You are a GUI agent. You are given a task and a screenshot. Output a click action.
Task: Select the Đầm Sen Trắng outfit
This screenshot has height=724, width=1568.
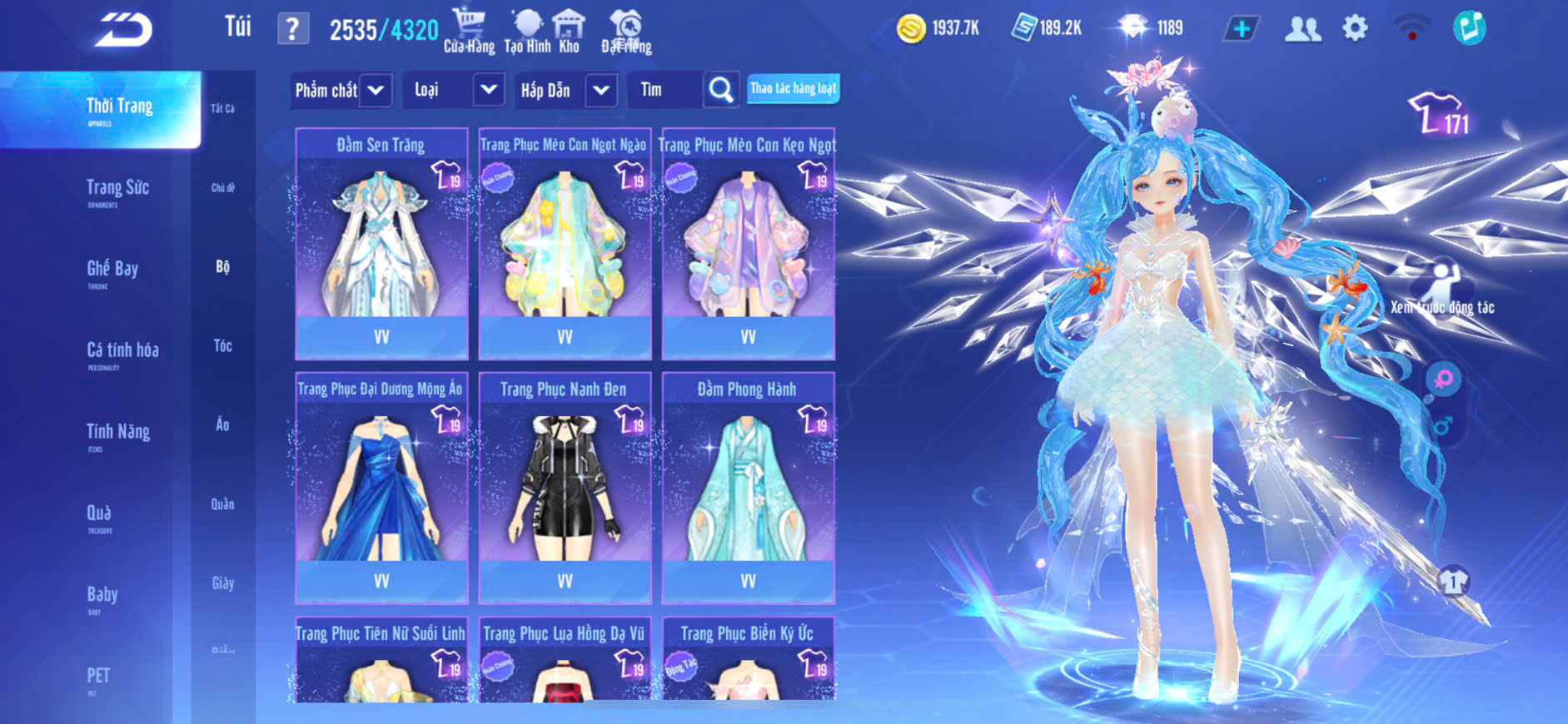pos(381,243)
